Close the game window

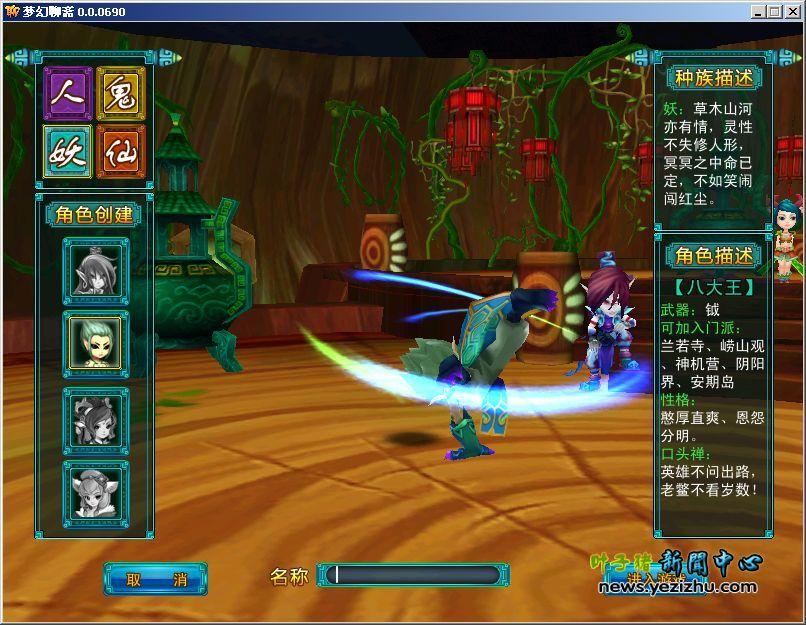click(x=791, y=11)
